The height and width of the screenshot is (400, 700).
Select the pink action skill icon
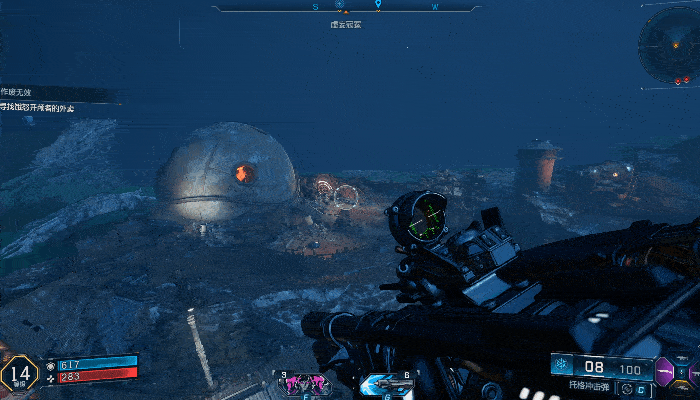[306, 383]
